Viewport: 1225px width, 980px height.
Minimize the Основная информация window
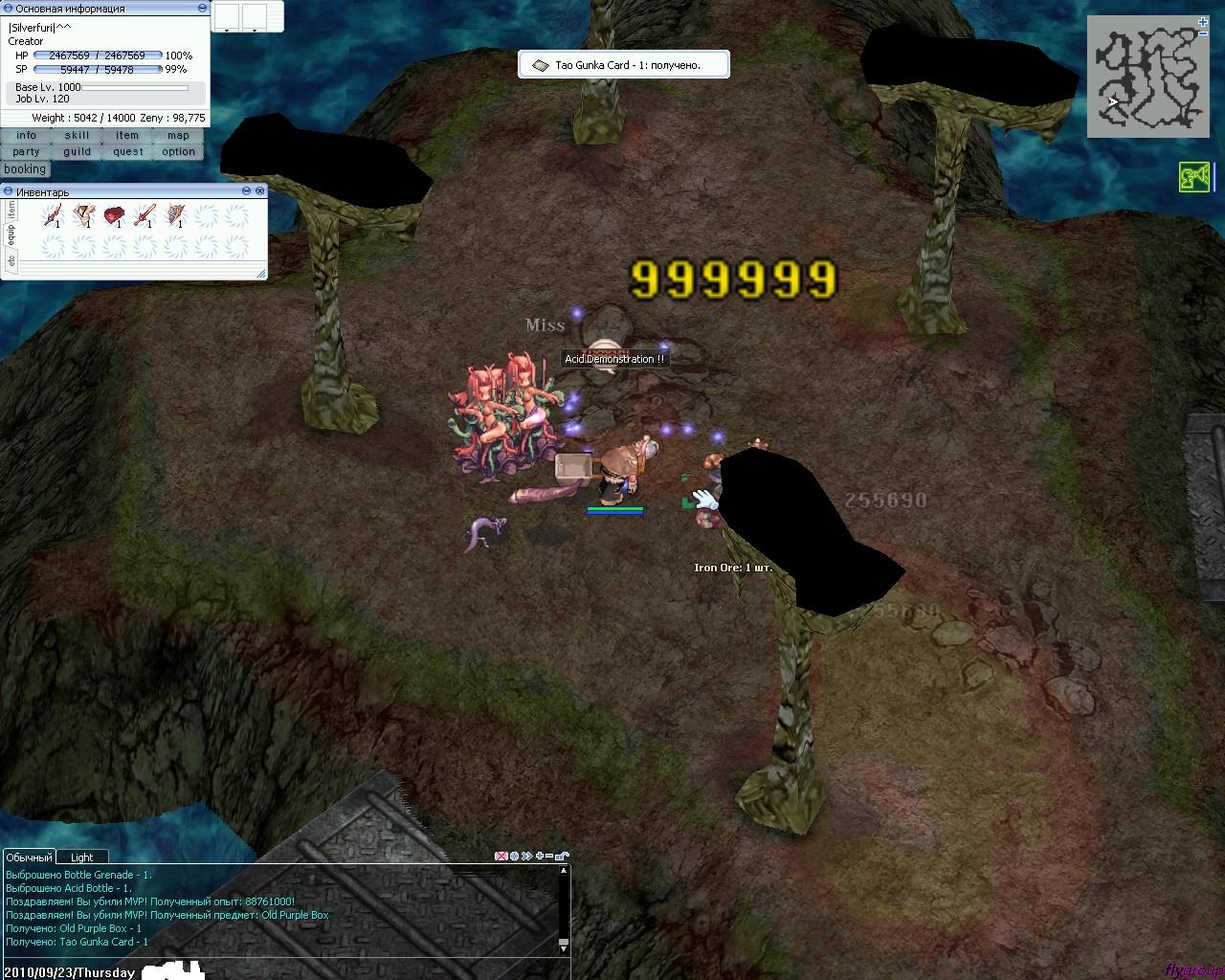[202, 8]
